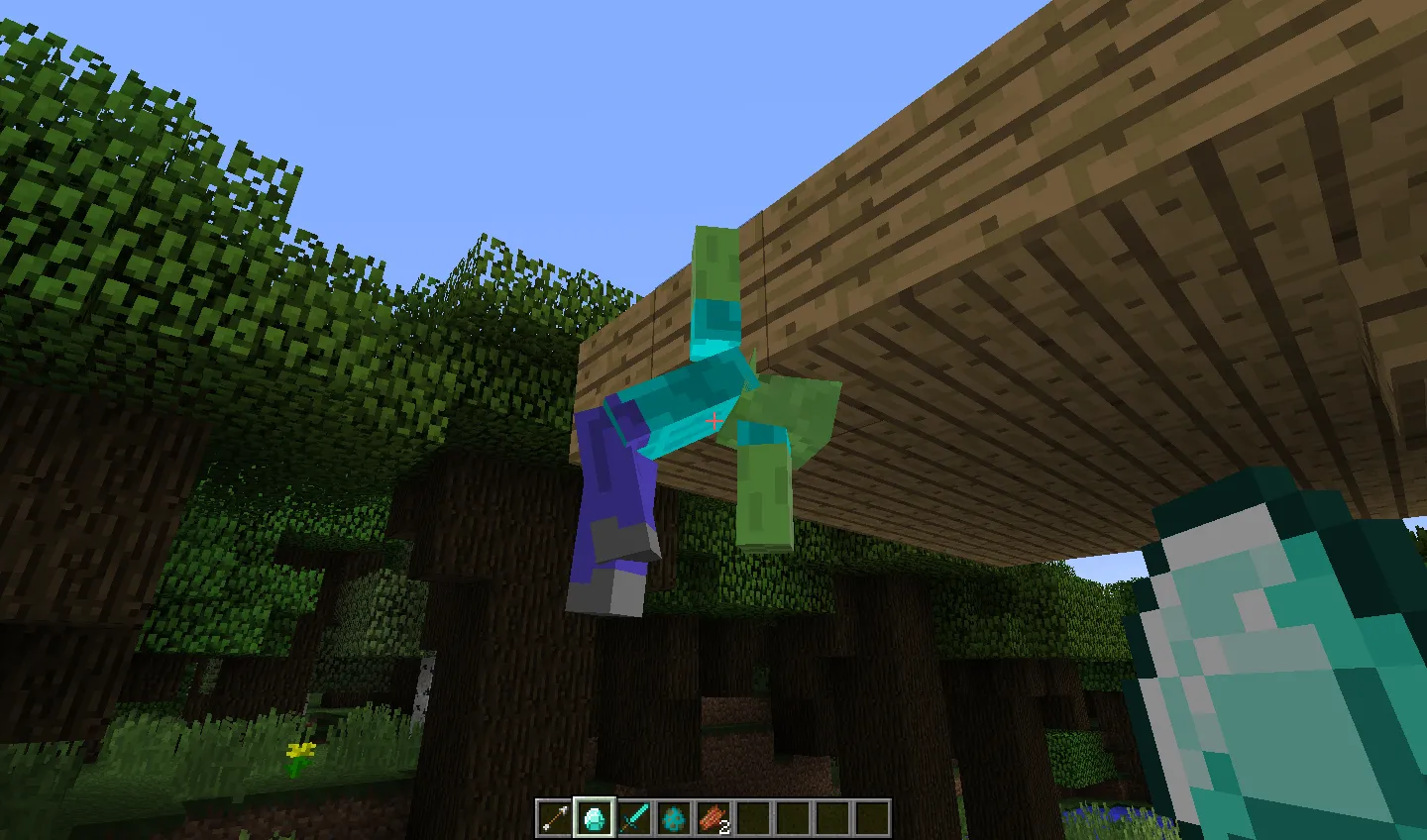Image resolution: width=1427 pixels, height=840 pixels.
Task: Click the orange crosshair at screen center
Action: [713, 420]
